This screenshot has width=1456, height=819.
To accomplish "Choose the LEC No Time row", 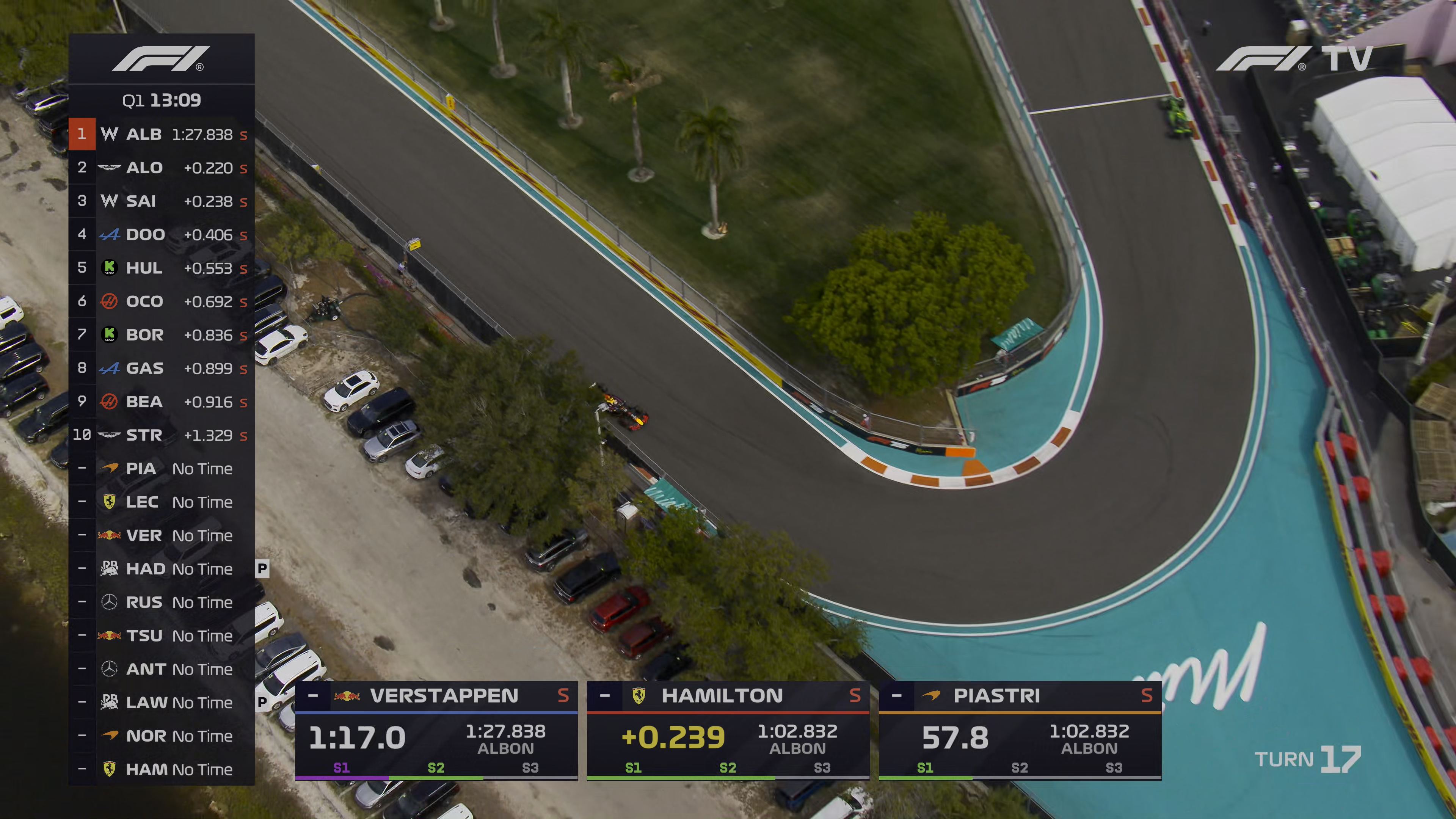I will tap(162, 502).
